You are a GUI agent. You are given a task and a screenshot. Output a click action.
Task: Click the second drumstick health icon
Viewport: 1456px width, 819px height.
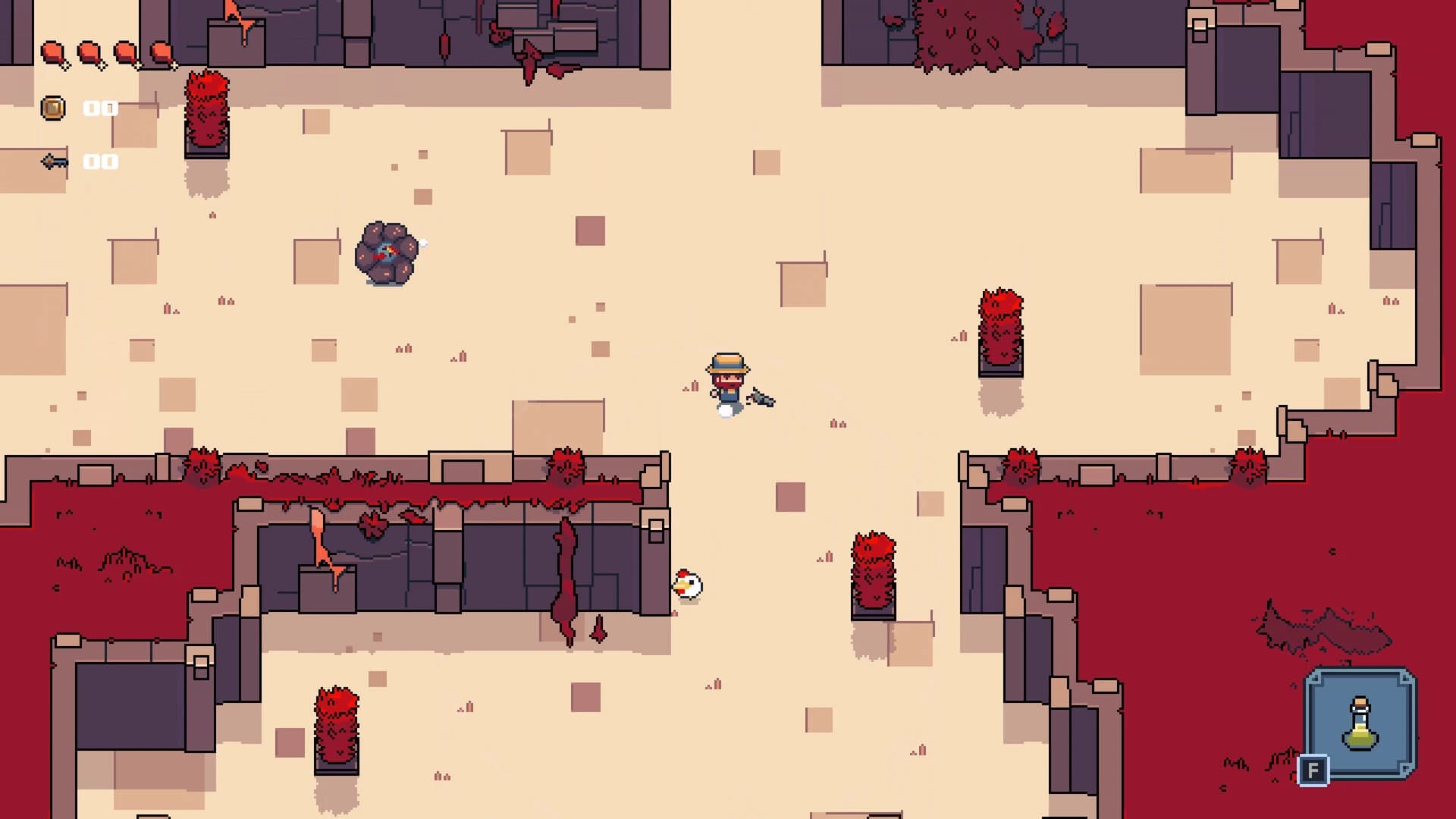point(90,50)
